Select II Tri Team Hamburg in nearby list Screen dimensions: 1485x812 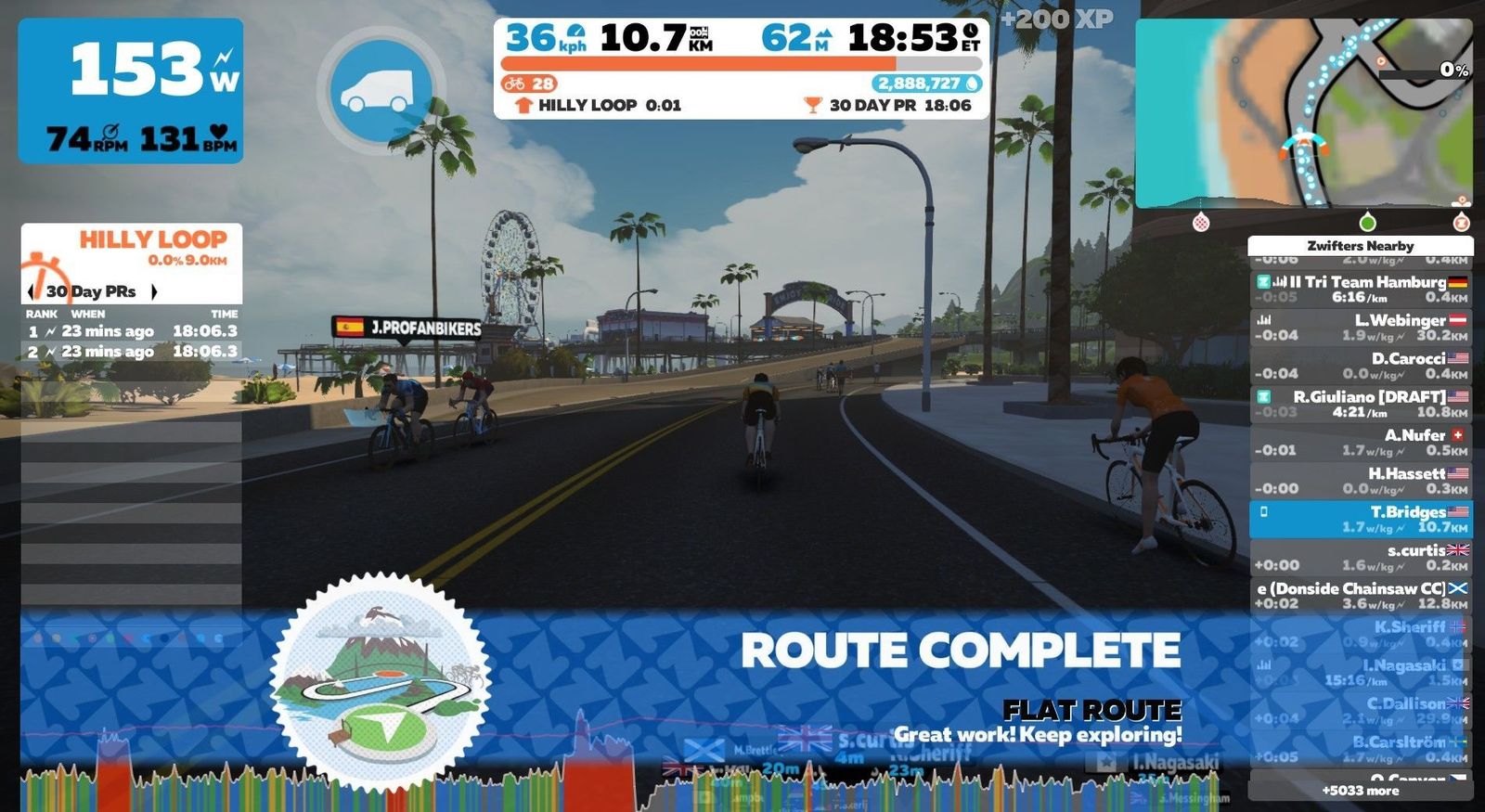click(1361, 289)
